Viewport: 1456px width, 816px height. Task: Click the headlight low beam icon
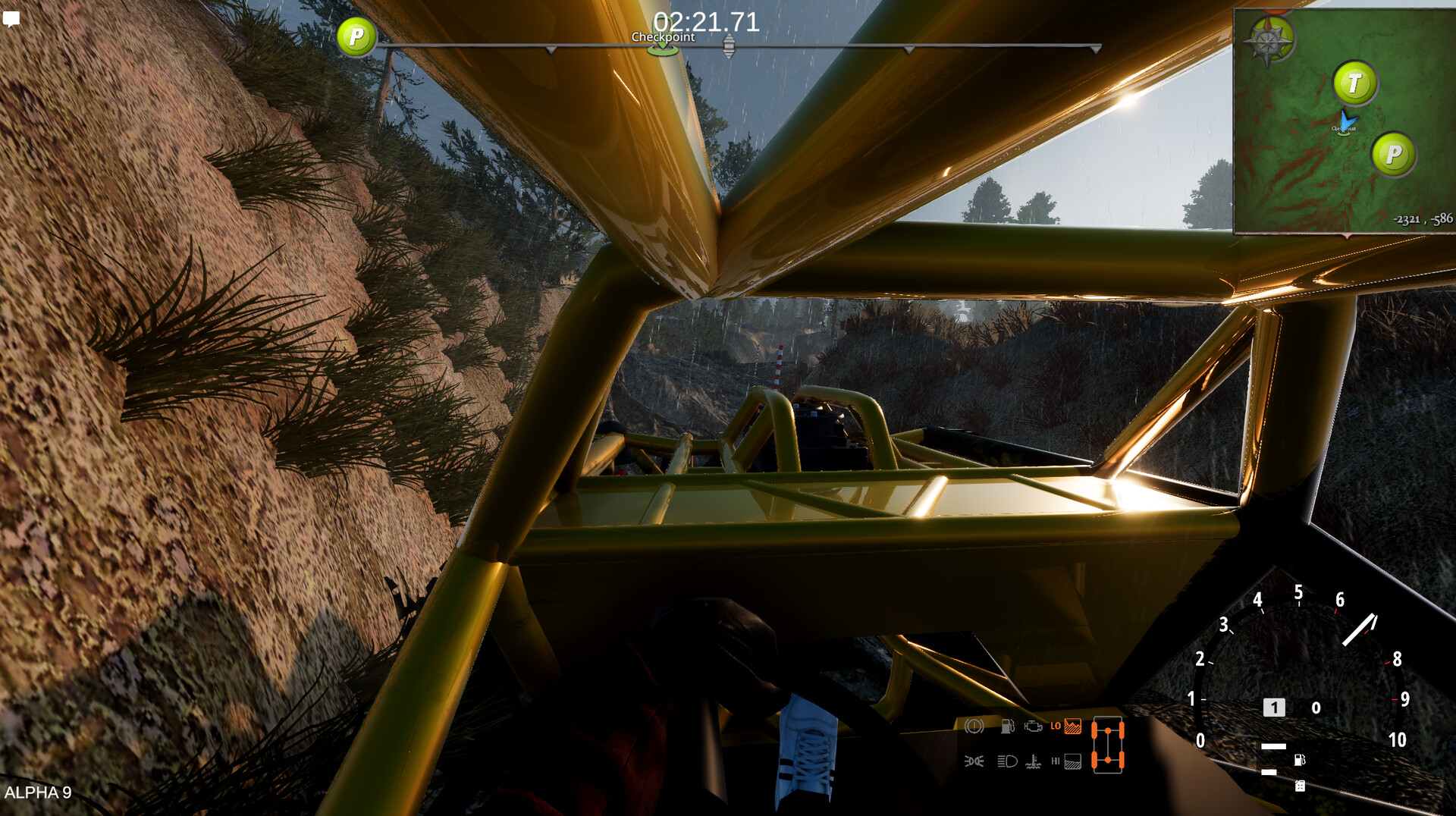[x=1006, y=761]
